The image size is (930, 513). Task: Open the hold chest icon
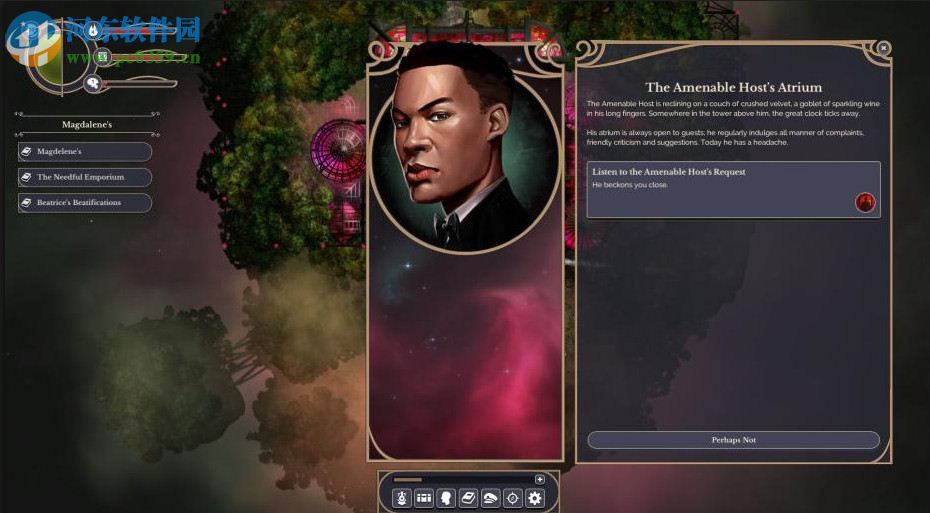424,497
